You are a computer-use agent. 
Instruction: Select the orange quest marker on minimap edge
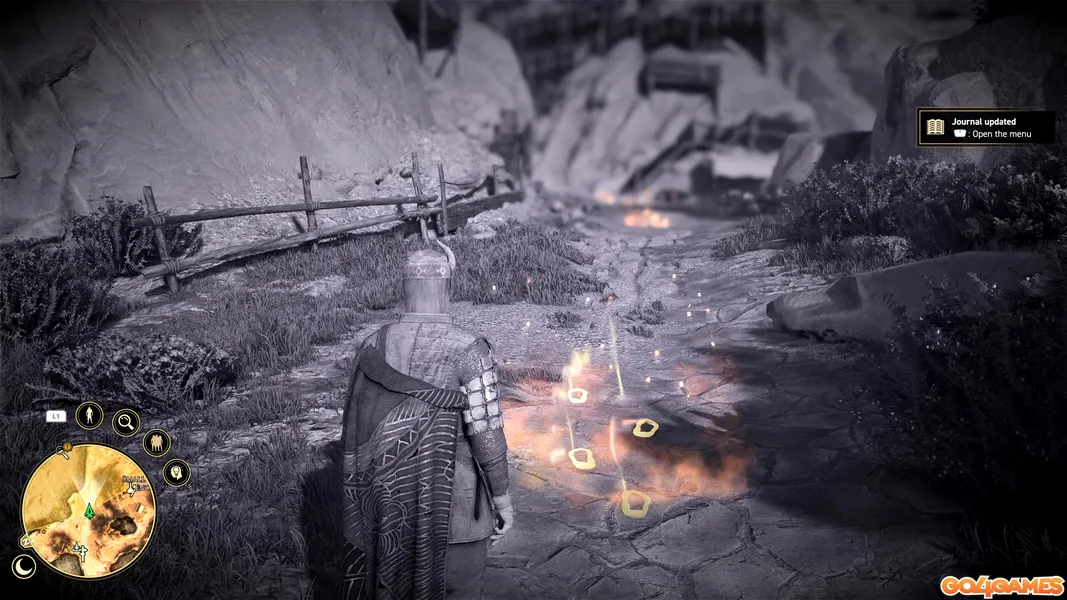67,449
